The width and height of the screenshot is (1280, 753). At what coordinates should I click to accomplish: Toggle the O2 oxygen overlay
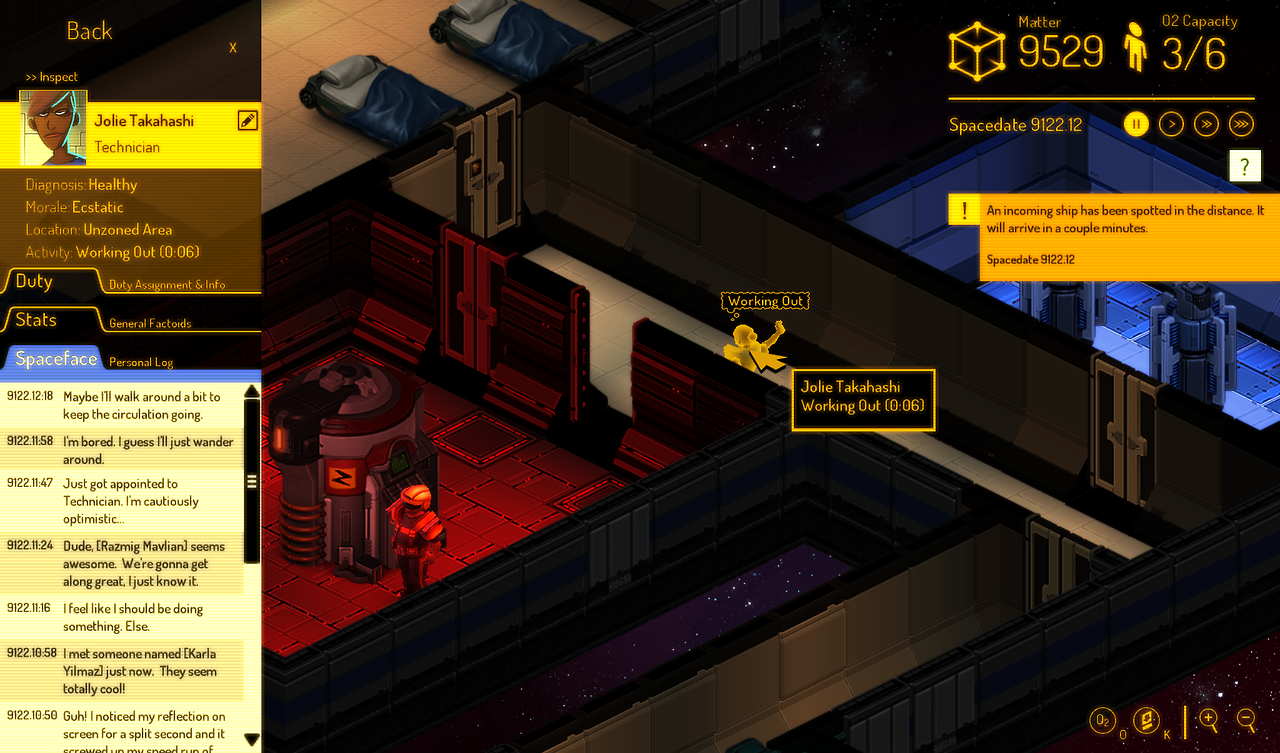click(x=1102, y=717)
